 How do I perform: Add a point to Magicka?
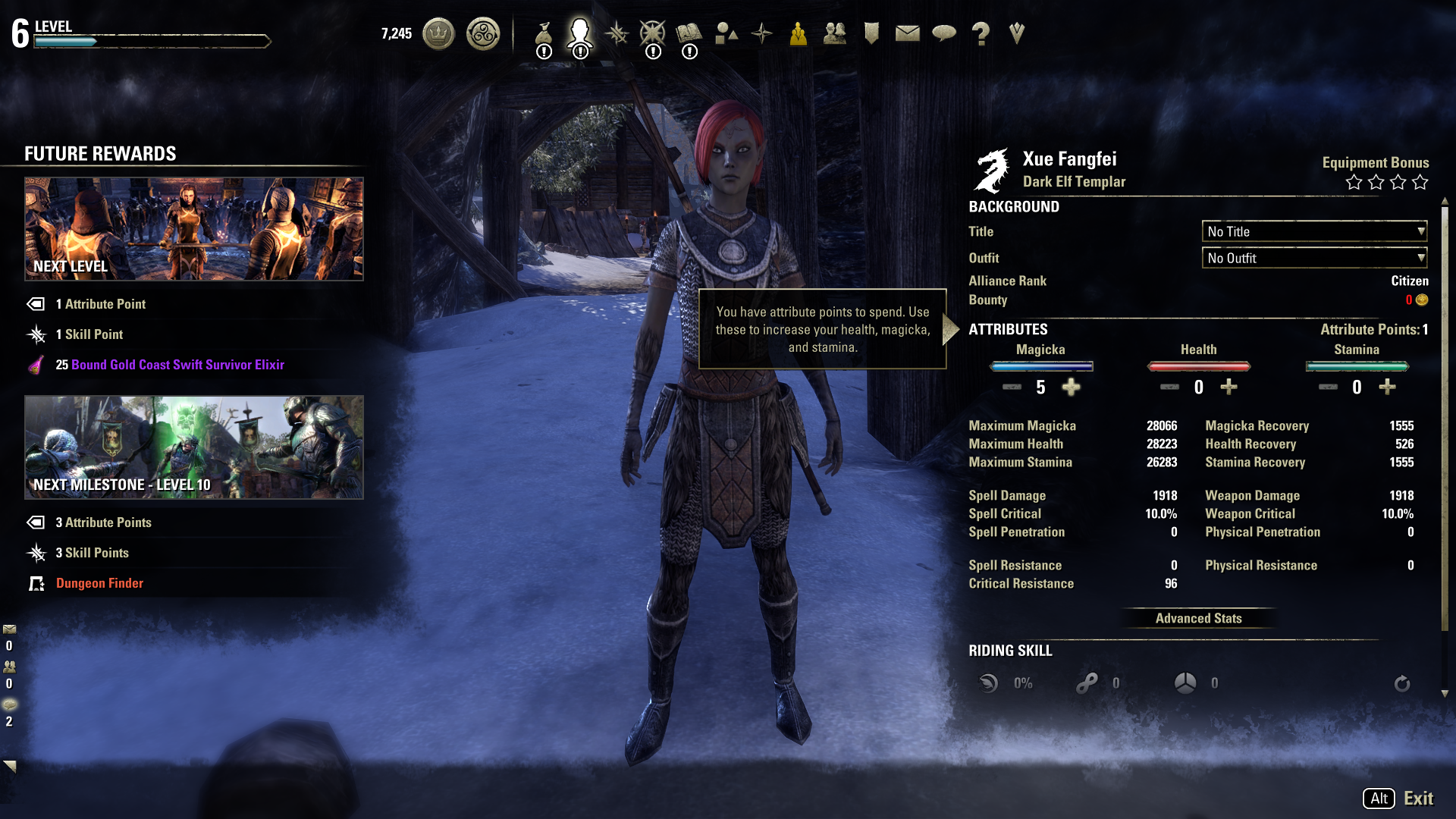1071,388
